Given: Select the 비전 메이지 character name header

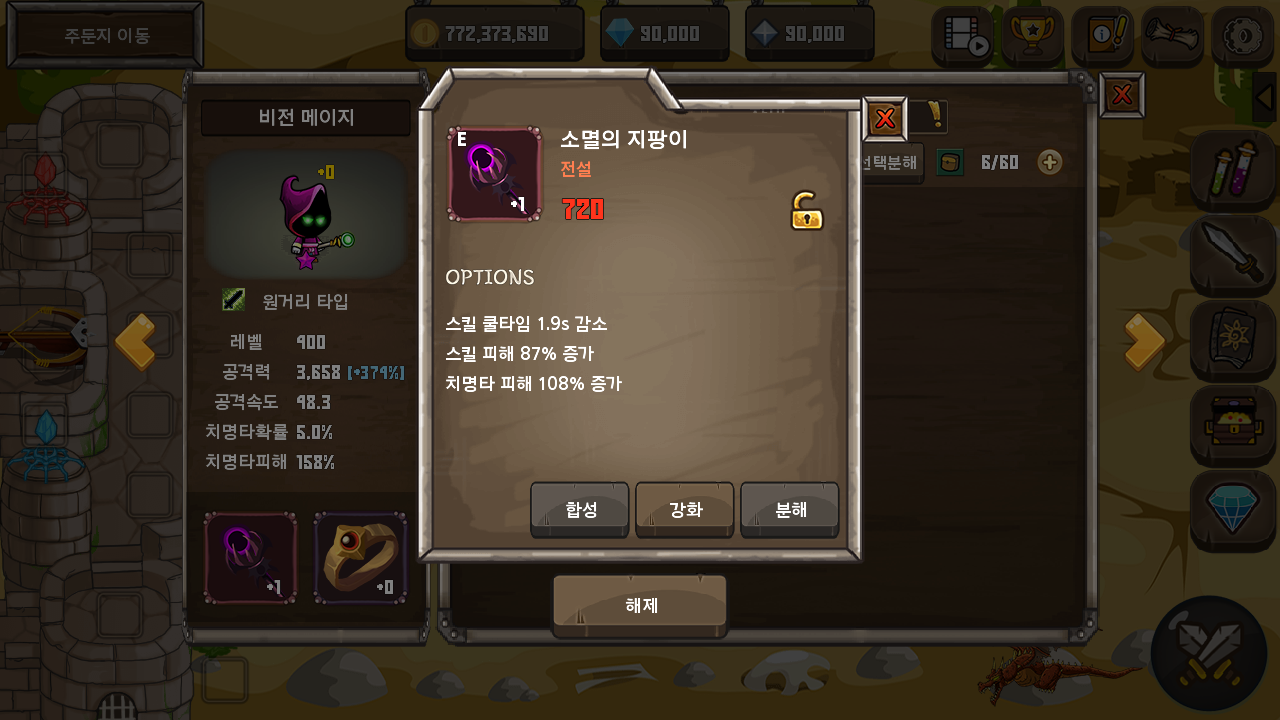Looking at the screenshot, I should (x=305, y=118).
